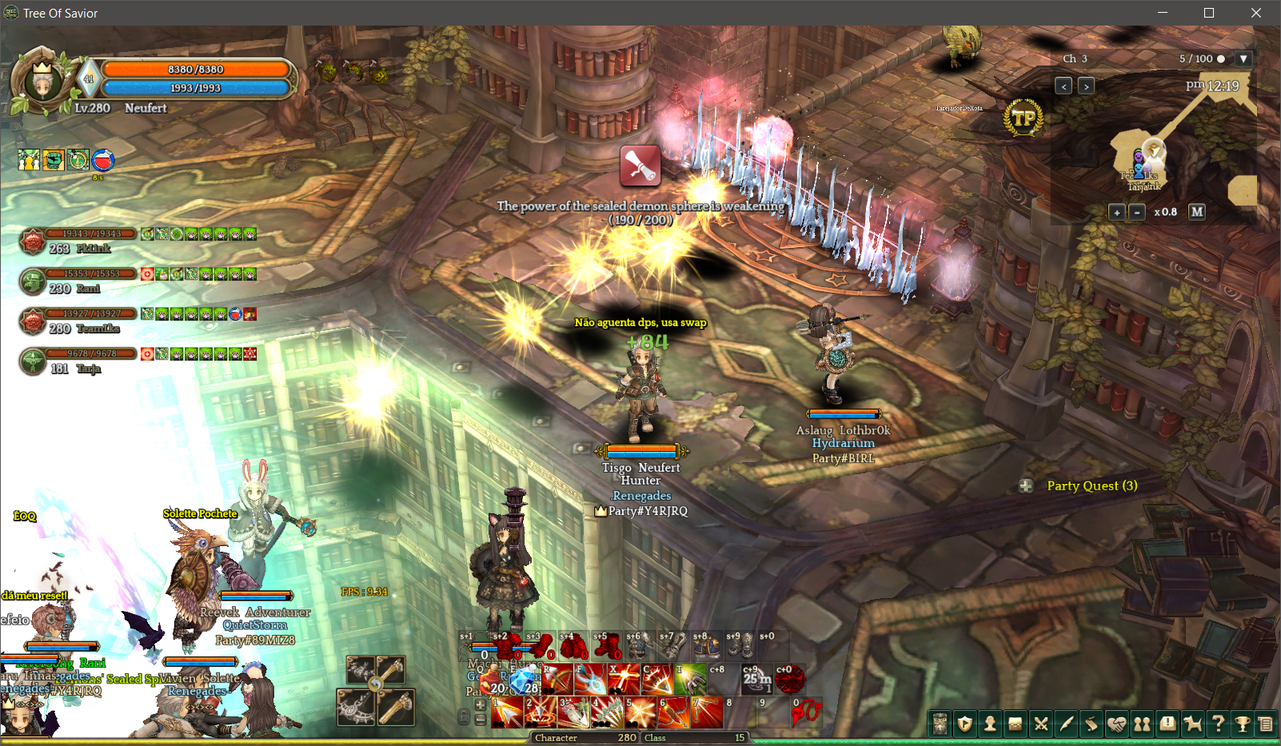Open the help question mark menu
This screenshot has width=1281, height=746.
[1217, 724]
